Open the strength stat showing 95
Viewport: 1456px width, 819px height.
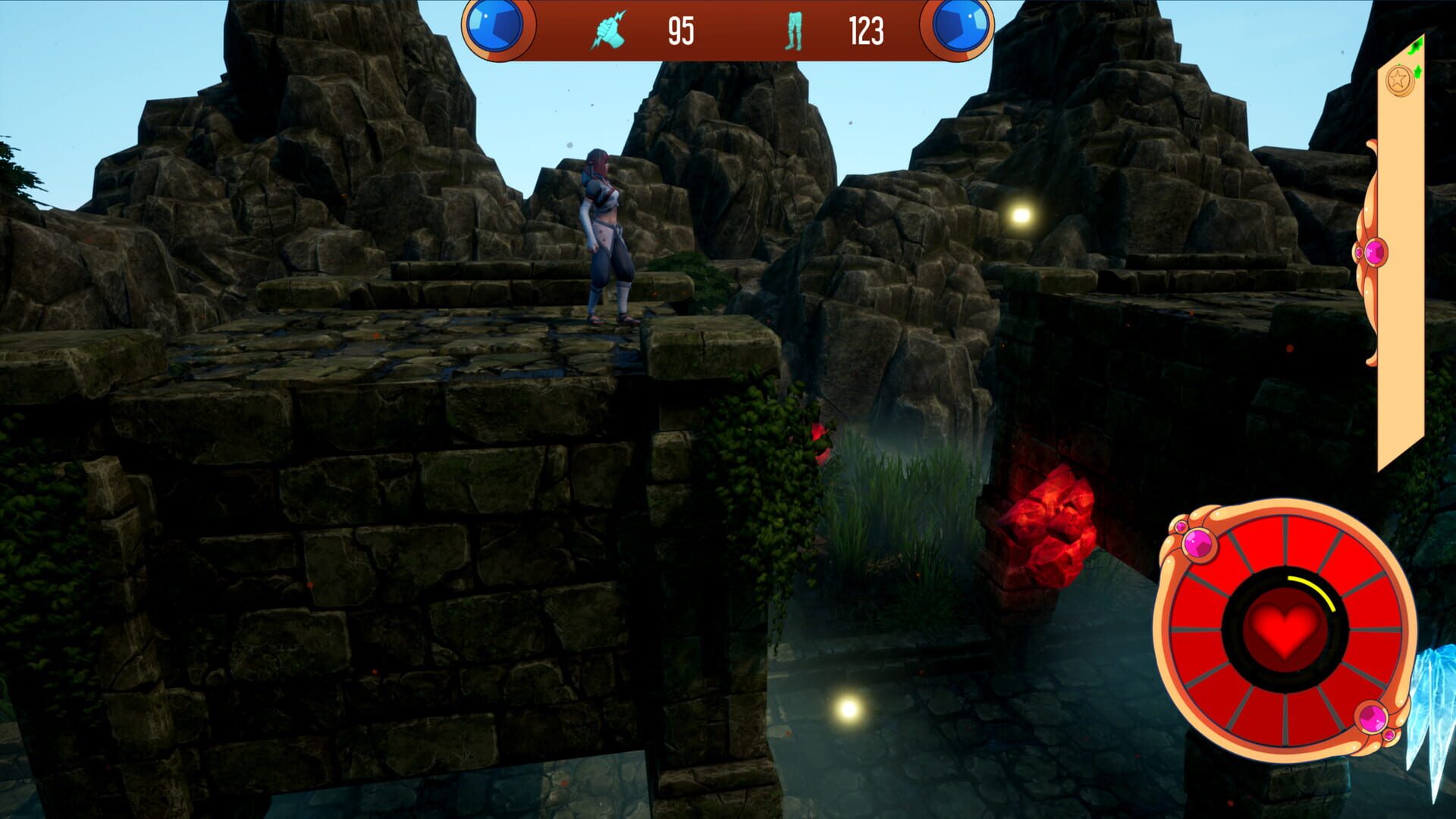coord(681,32)
